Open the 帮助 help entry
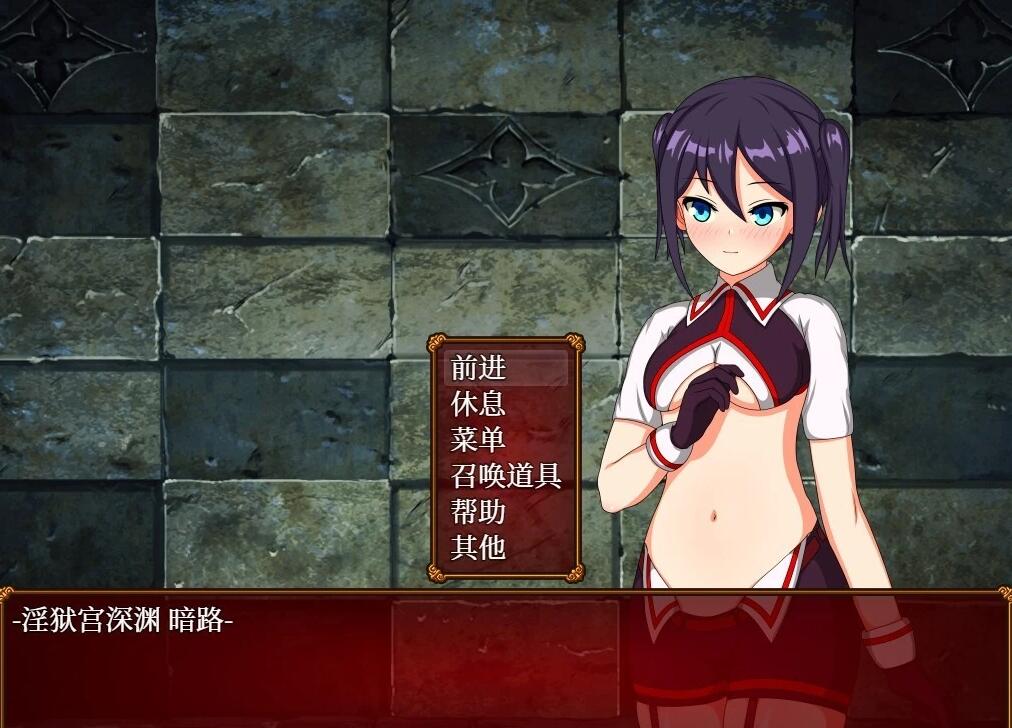Screen dimensions: 1012x728 point(479,512)
